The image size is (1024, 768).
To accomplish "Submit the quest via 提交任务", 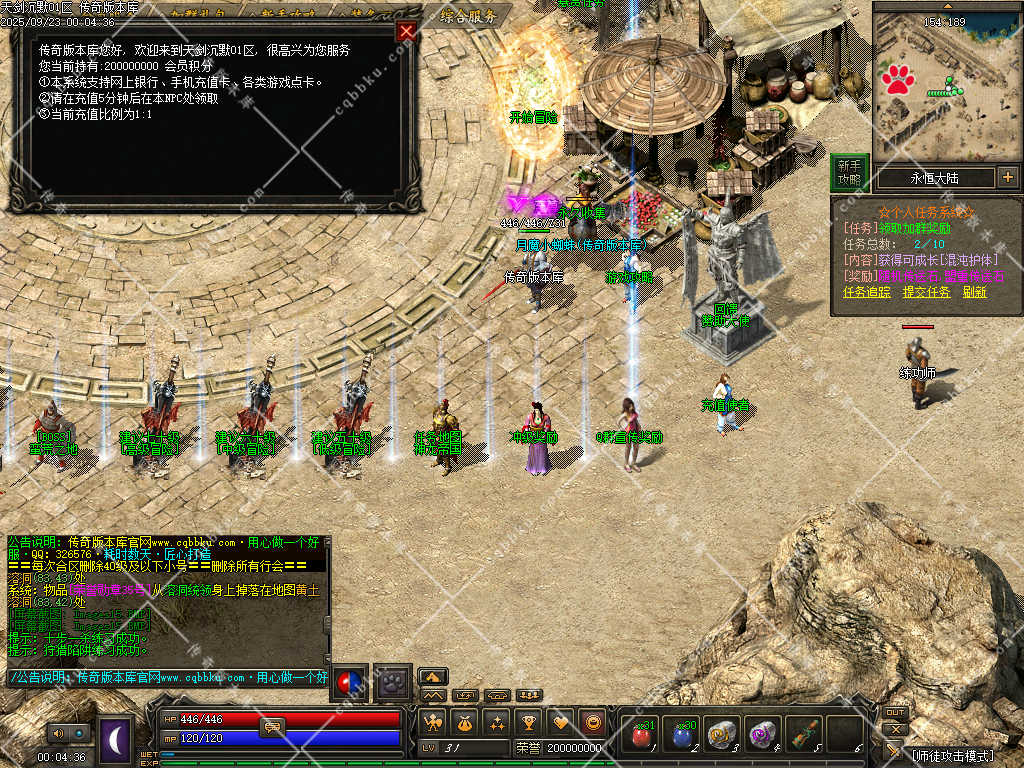I will point(926,292).
